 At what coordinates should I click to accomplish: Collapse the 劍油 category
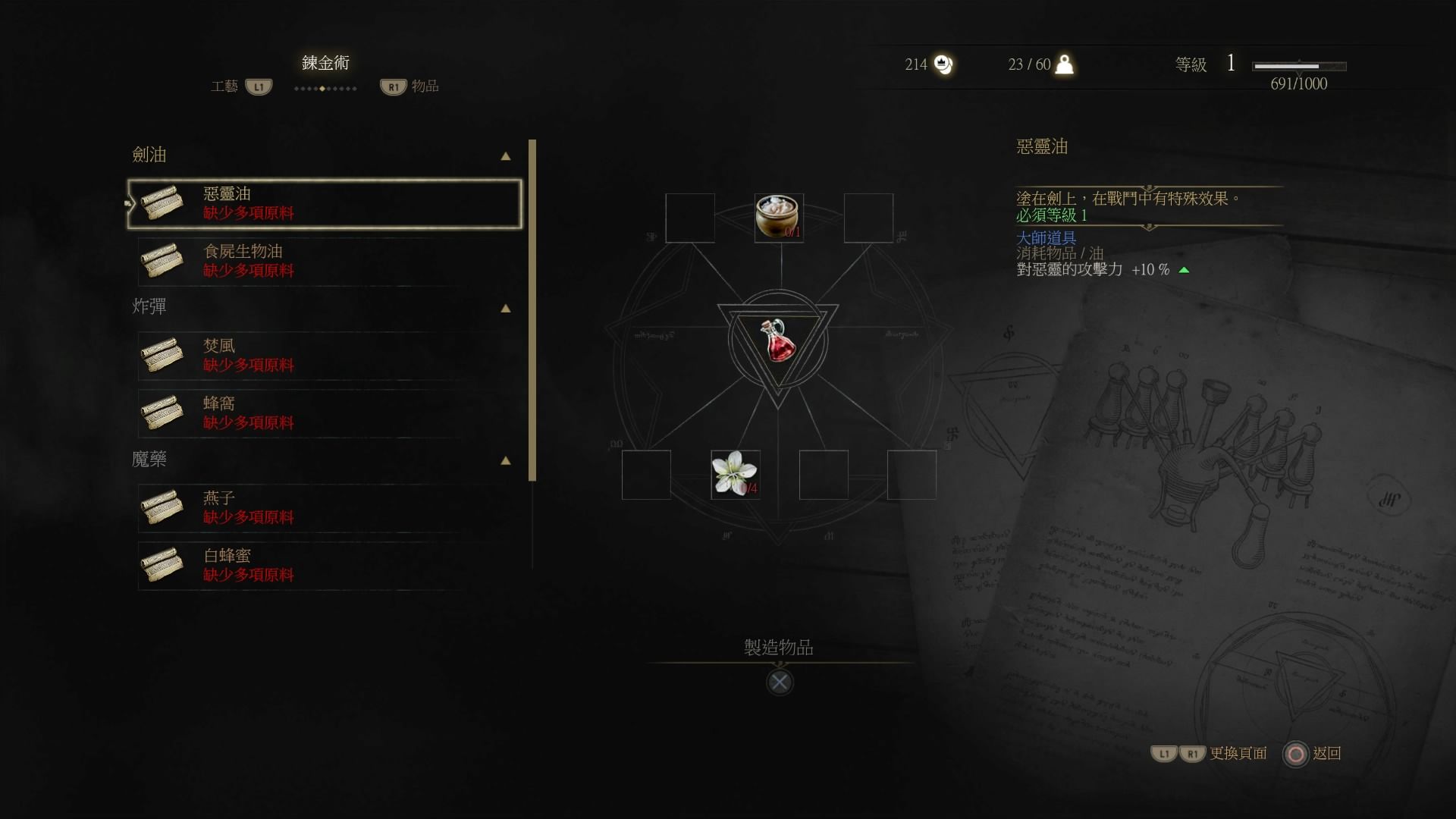point(505,156)
